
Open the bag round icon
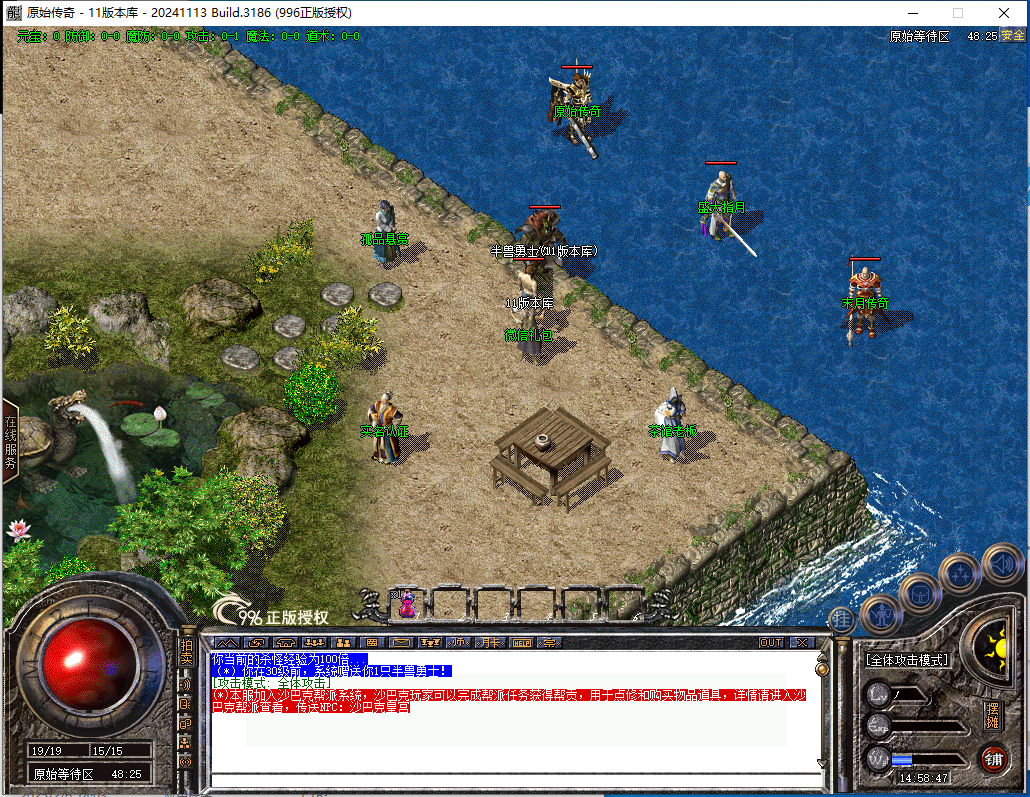click(x=919, y=593)
